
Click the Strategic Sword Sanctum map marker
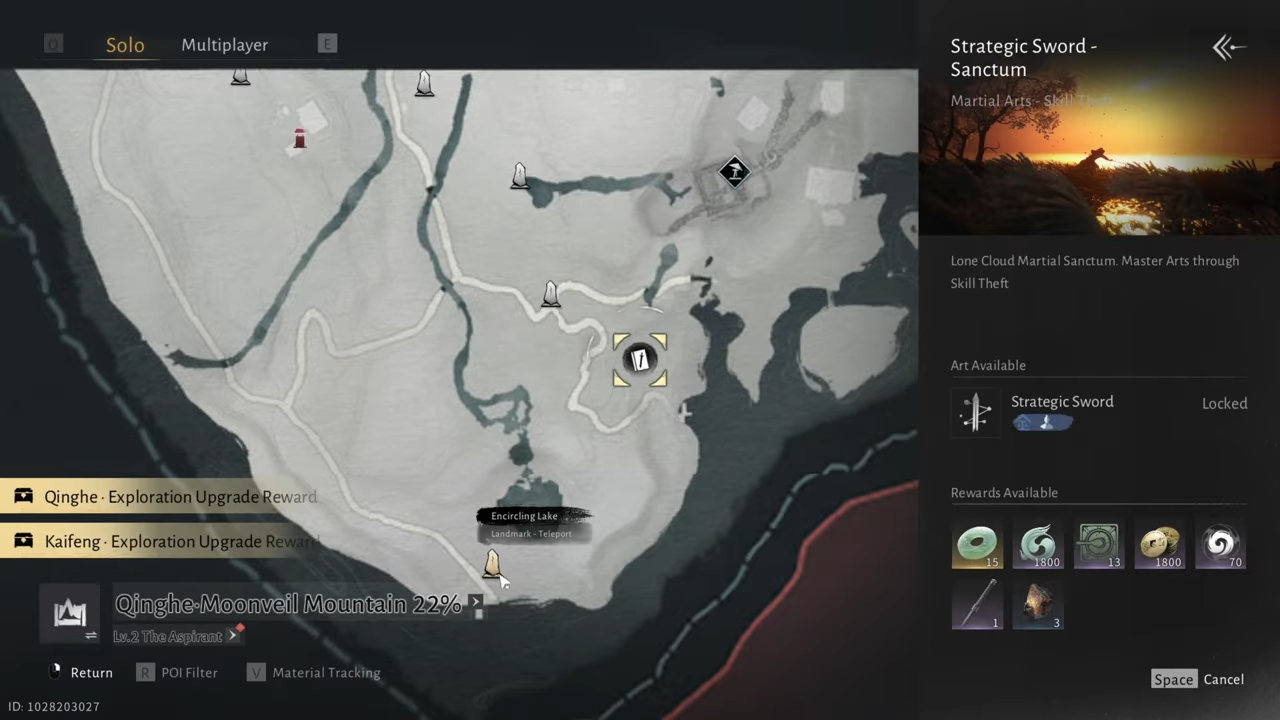pyautogui.click(x=640, y=360)
